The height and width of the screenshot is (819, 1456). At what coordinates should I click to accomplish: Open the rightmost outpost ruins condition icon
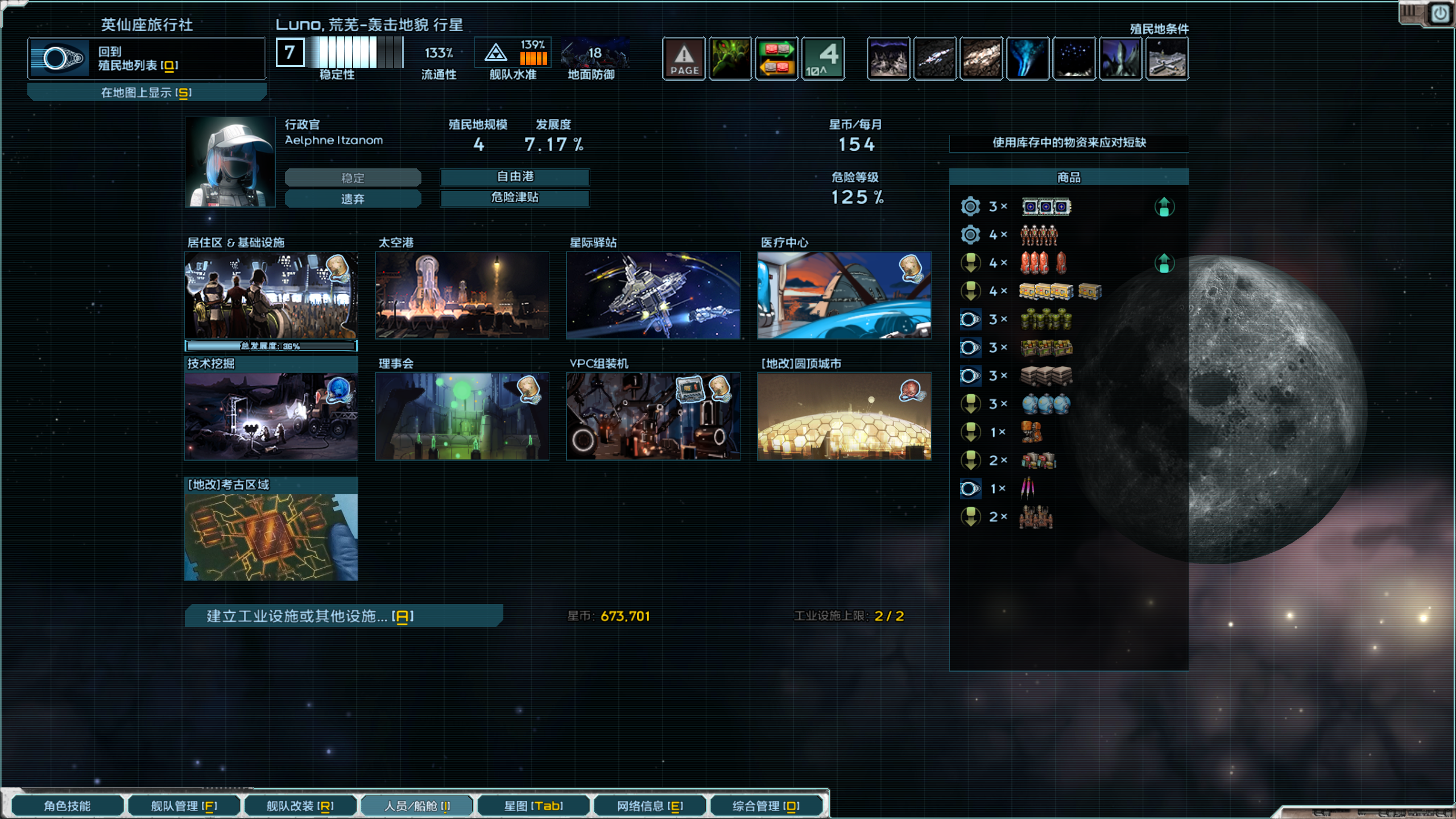[1167, 58]
